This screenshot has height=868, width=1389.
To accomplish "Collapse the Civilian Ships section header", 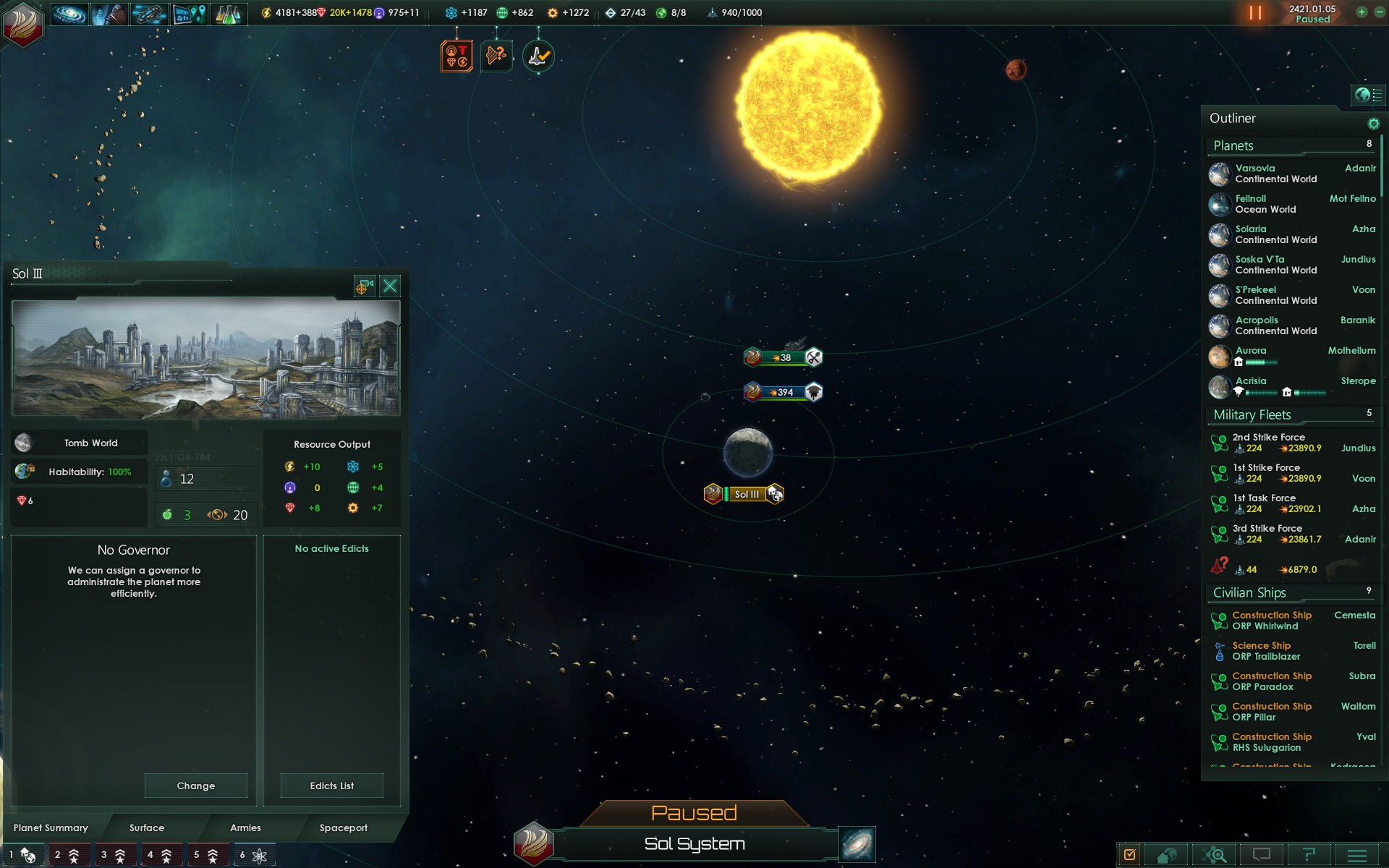I will click(1249, 593).
